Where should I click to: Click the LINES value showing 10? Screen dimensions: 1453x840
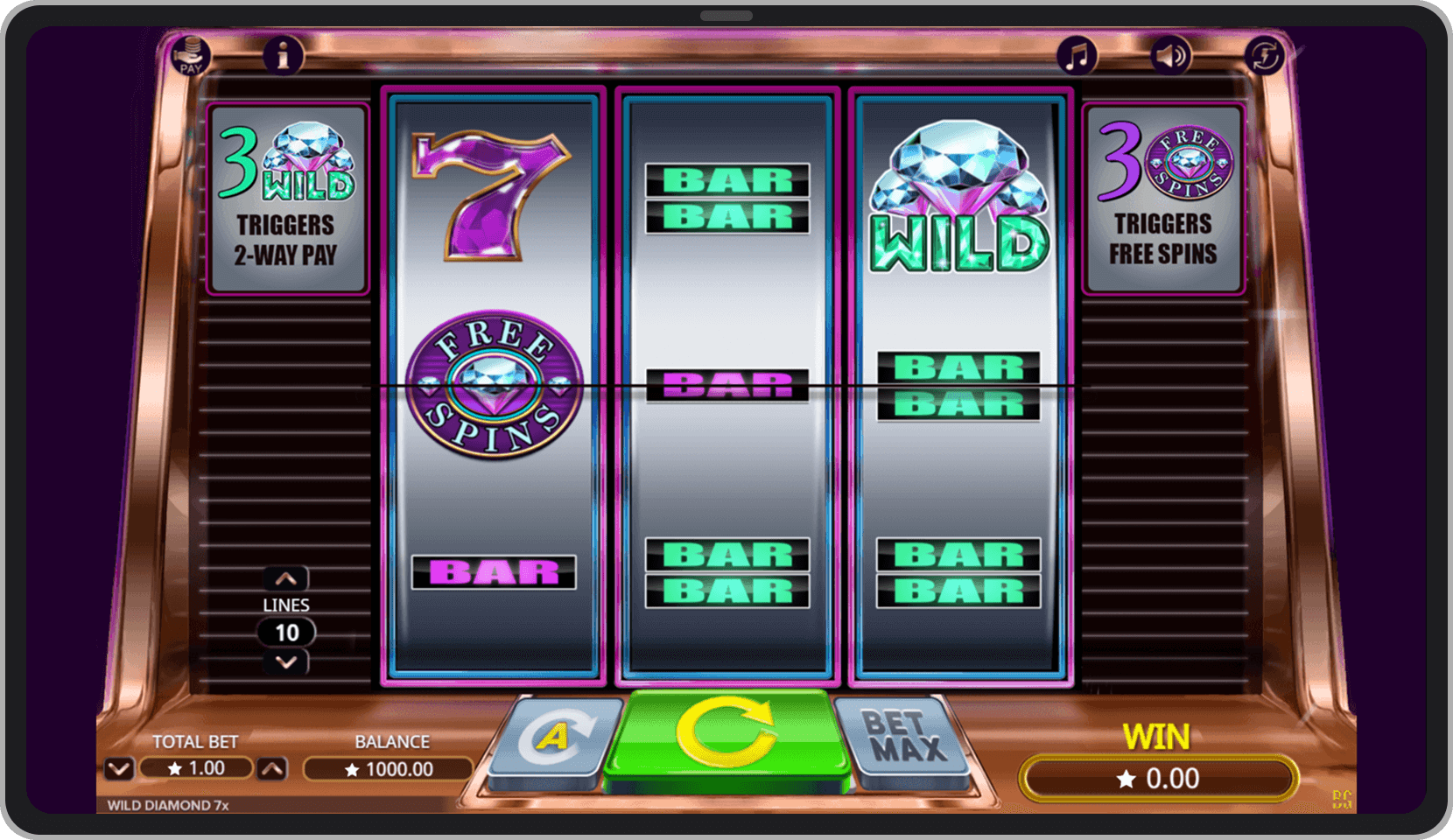[285, 632]
